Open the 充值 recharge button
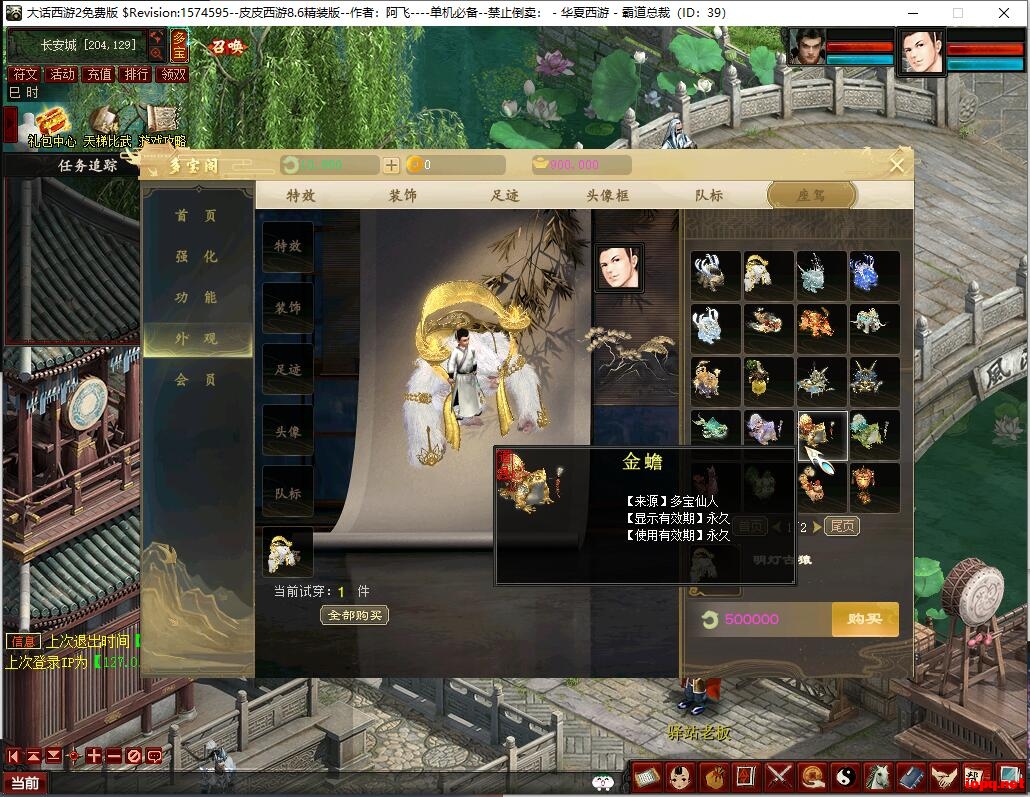 click(x=99, y=74)
